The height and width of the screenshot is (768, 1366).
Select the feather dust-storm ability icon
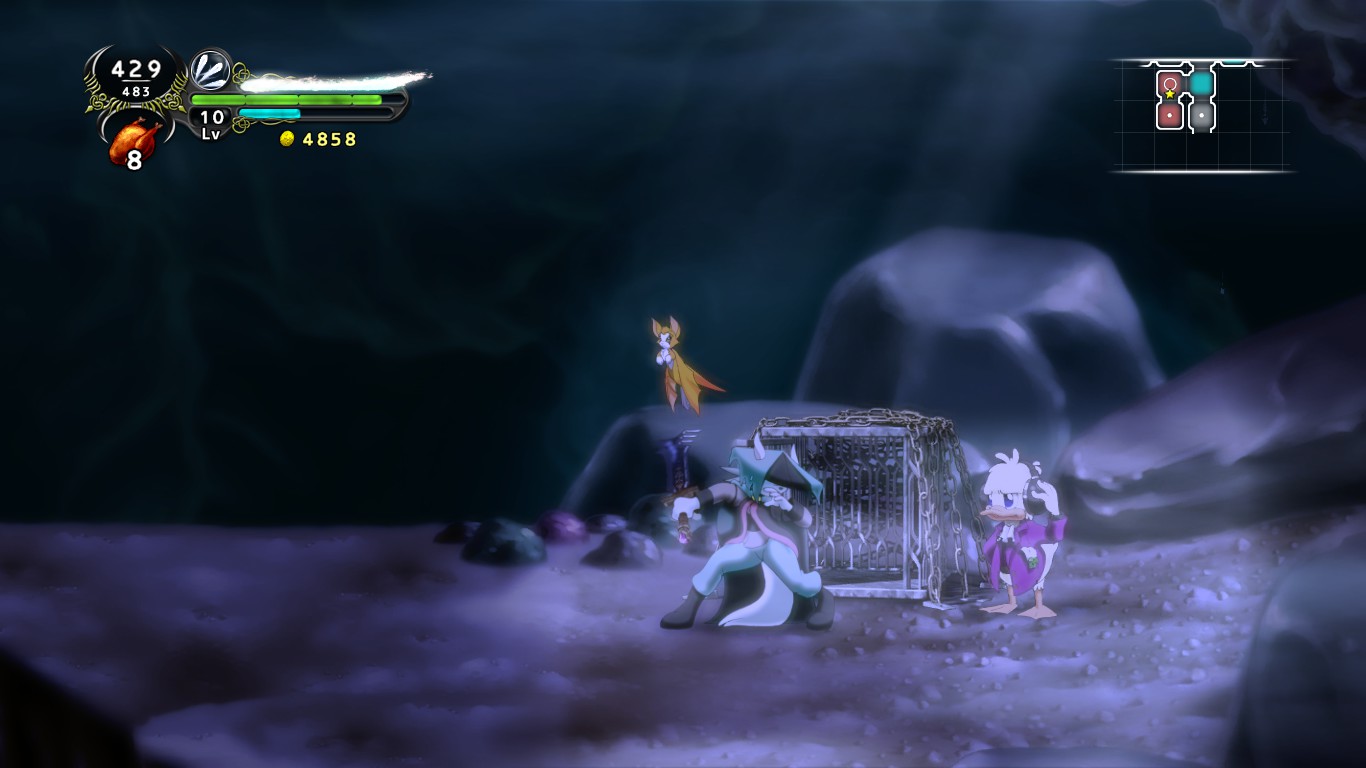coord(209,71)
